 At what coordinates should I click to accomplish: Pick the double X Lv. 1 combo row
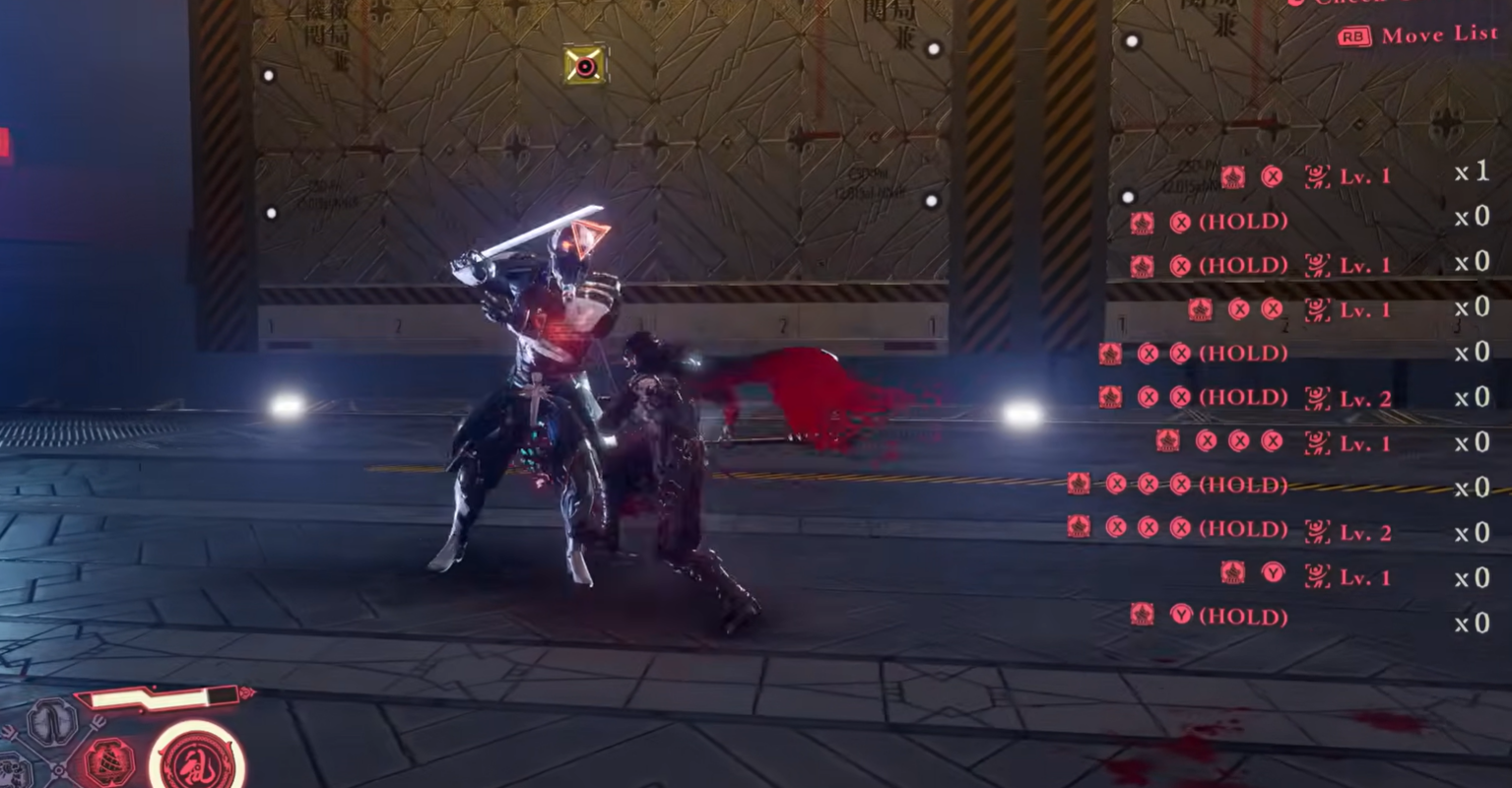(x=1290, y=310)
